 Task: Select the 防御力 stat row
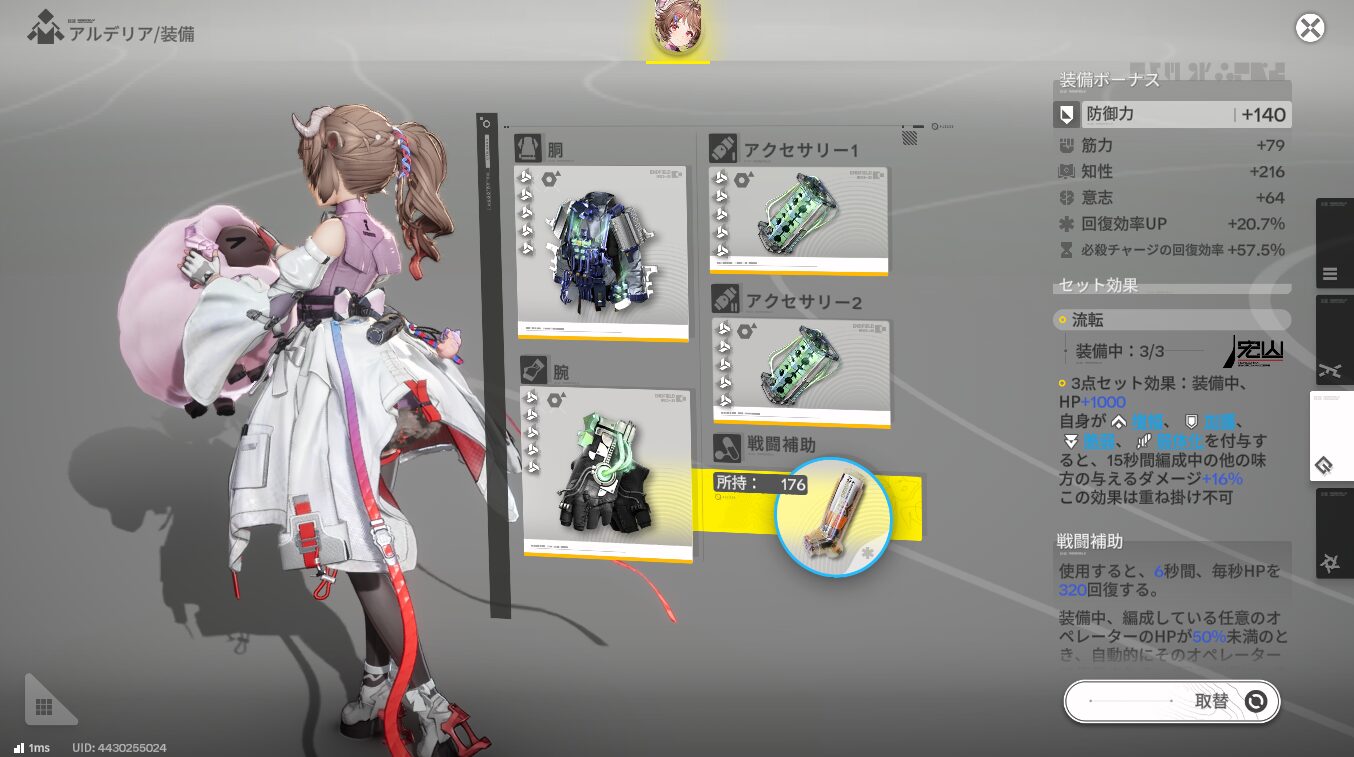pos(1172,115)
